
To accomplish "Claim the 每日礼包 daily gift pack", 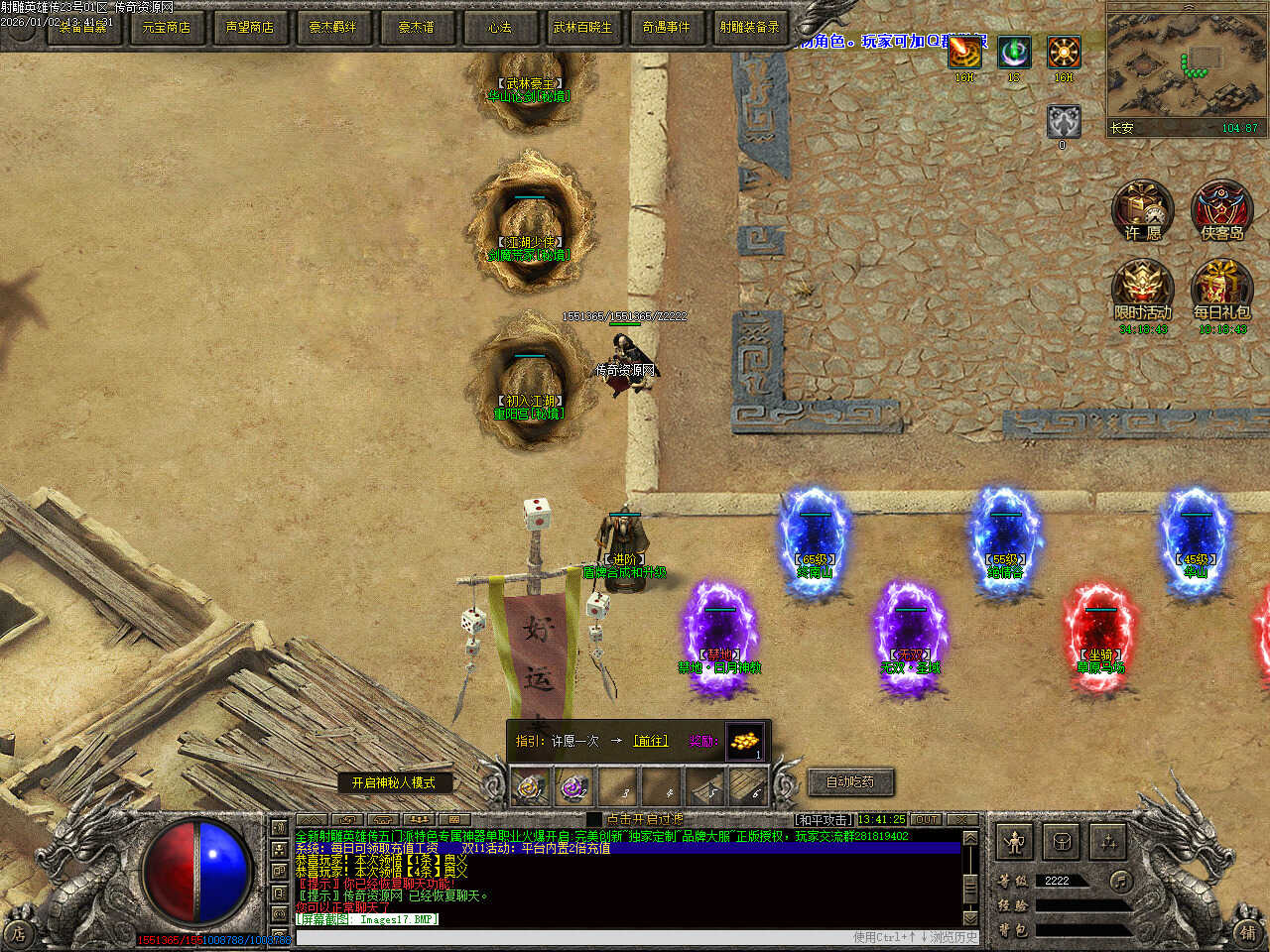I will coord(1221,292).
